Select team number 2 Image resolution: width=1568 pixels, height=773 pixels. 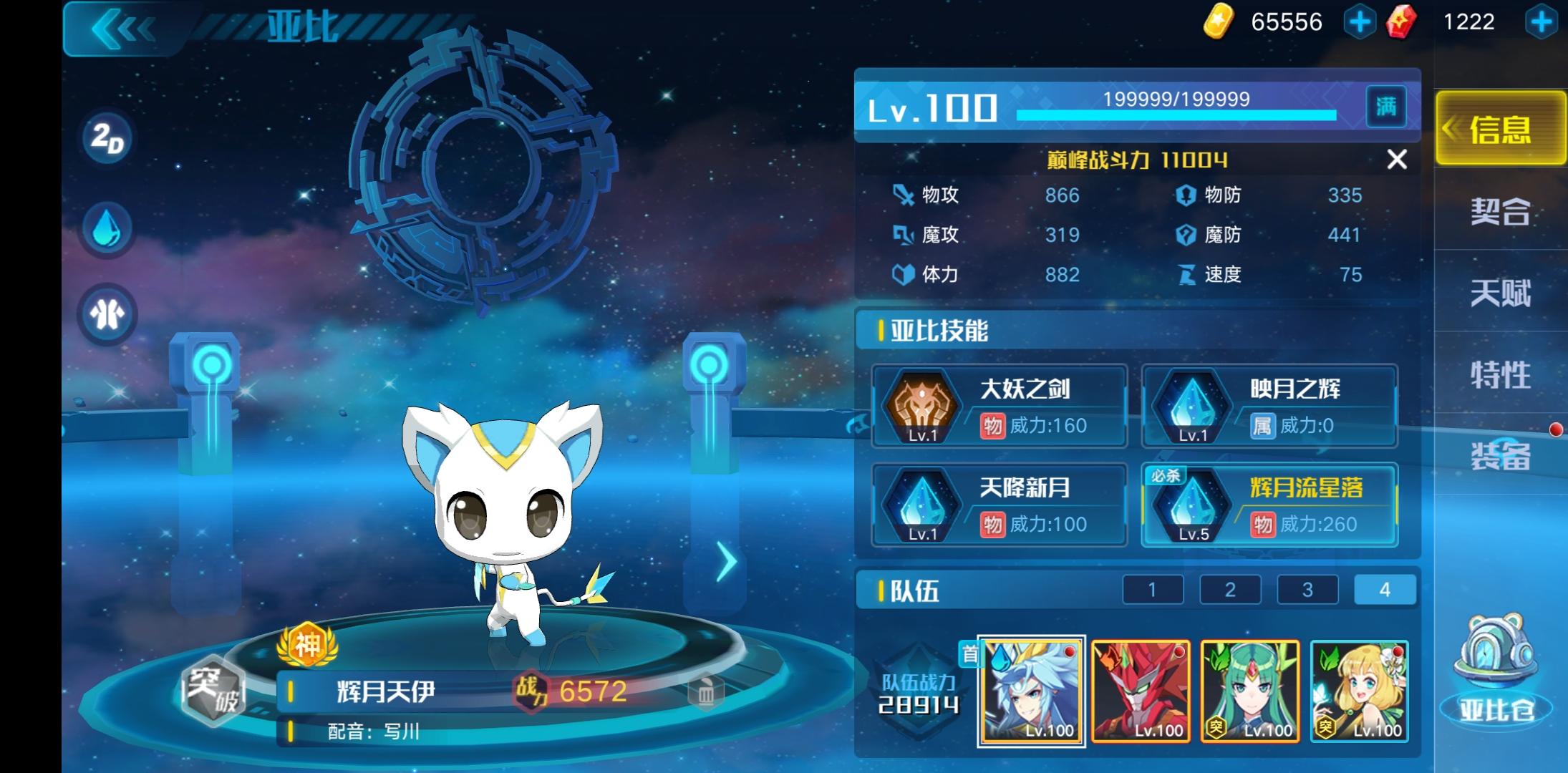point(1230,589)
